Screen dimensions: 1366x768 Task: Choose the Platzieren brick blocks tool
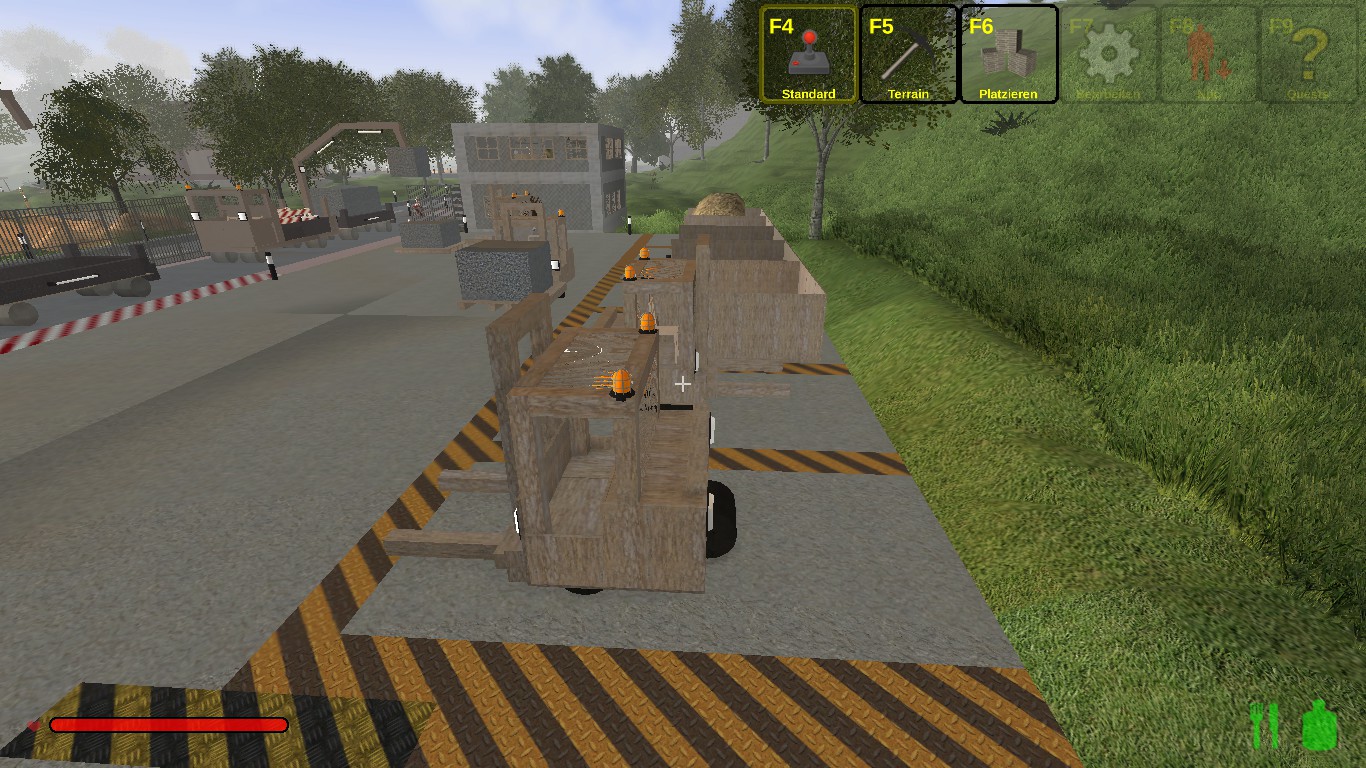[x=1008, y=54]
